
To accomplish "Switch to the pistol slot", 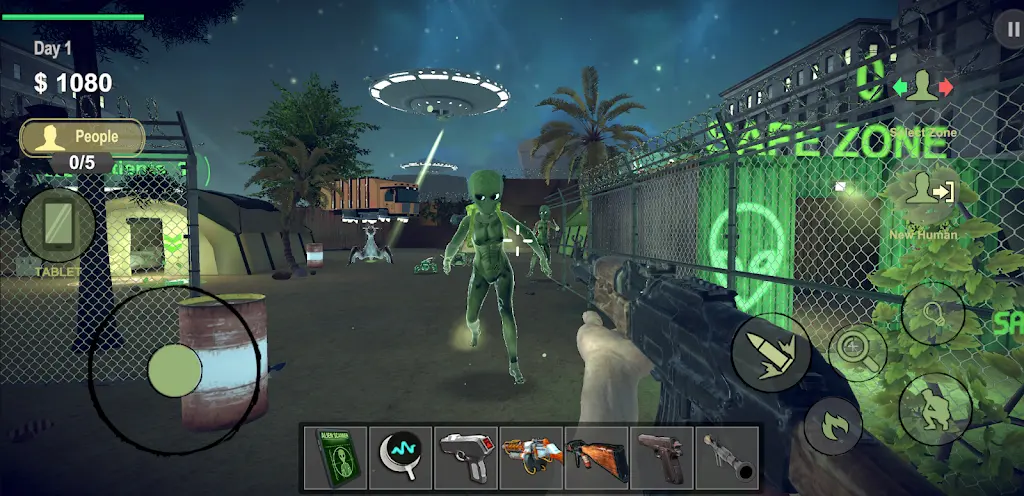I will [x=661, y=457].
